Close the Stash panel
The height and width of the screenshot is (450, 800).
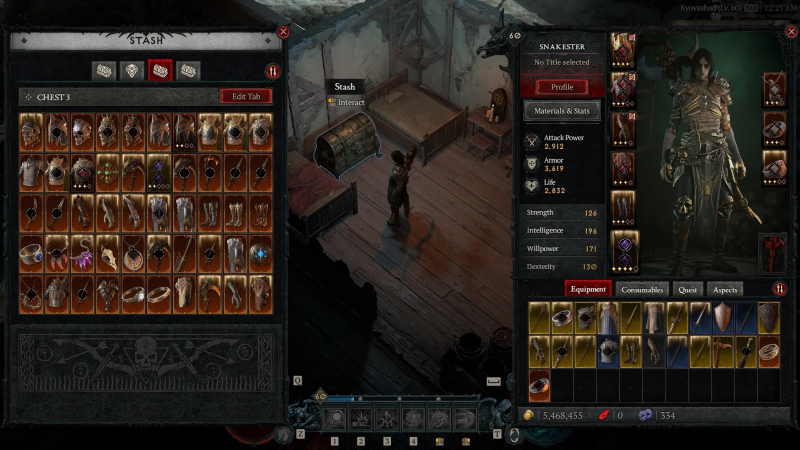284,32
